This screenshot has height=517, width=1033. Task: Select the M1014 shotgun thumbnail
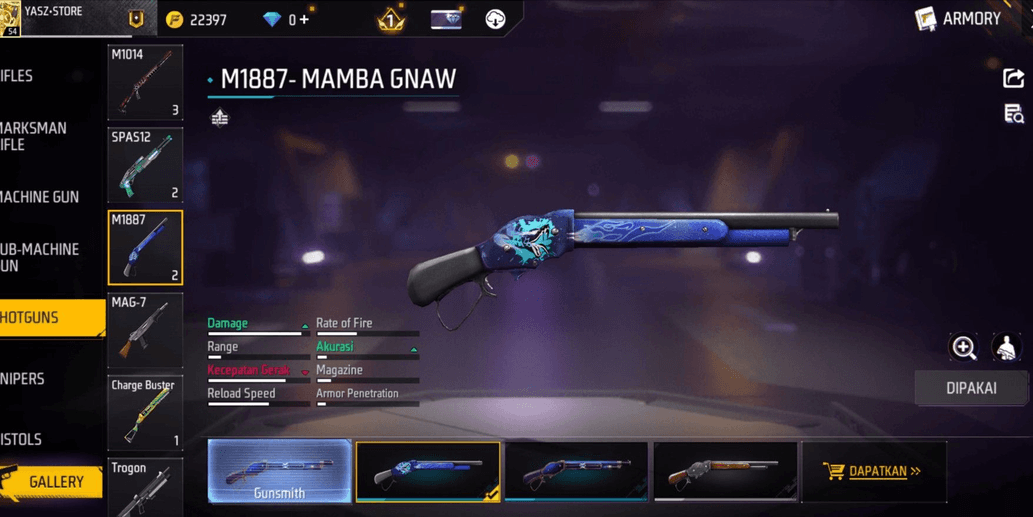pyautogui.click(x=145, y=82)
